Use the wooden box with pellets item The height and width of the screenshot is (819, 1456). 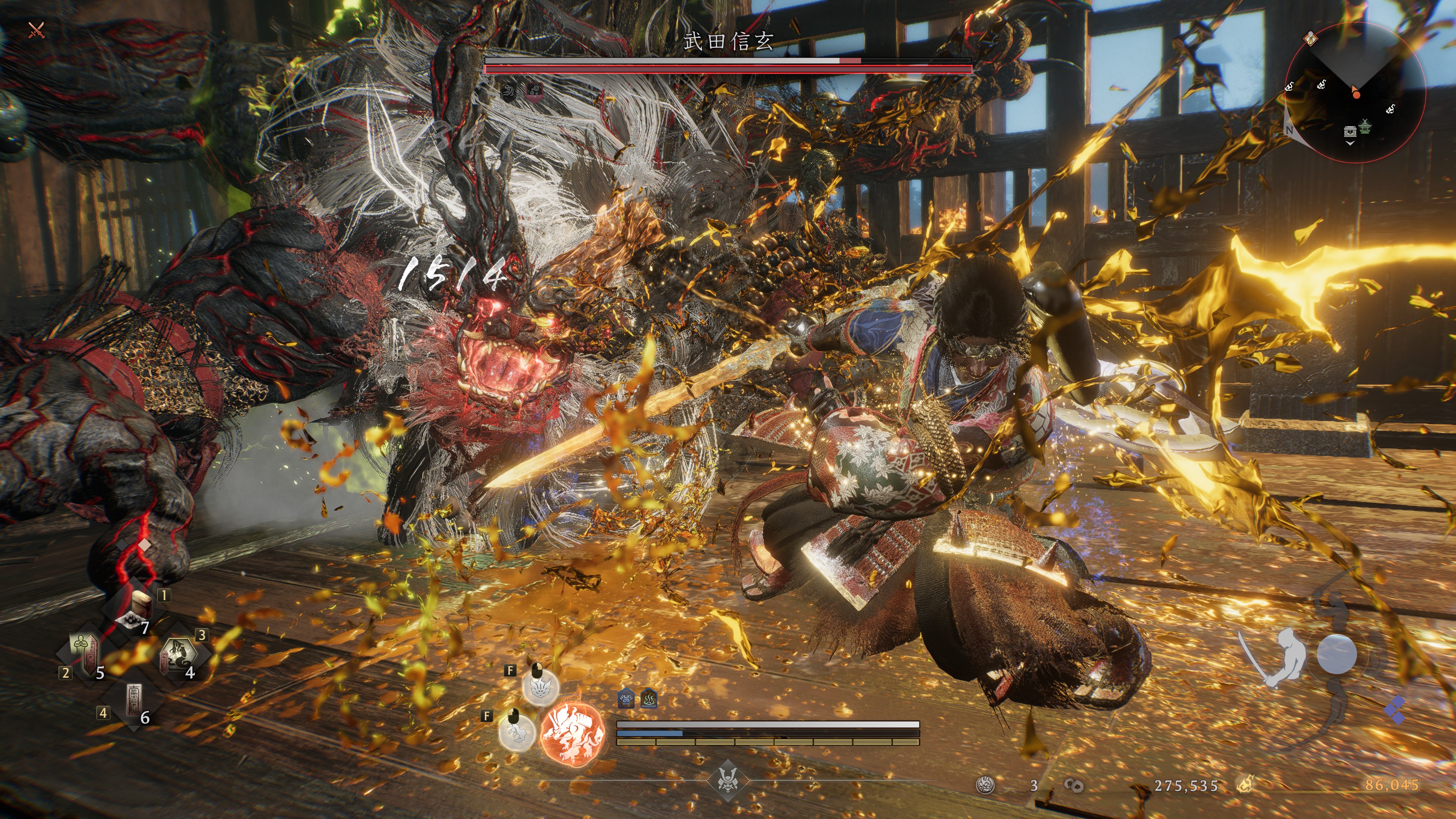pos(136,610)
